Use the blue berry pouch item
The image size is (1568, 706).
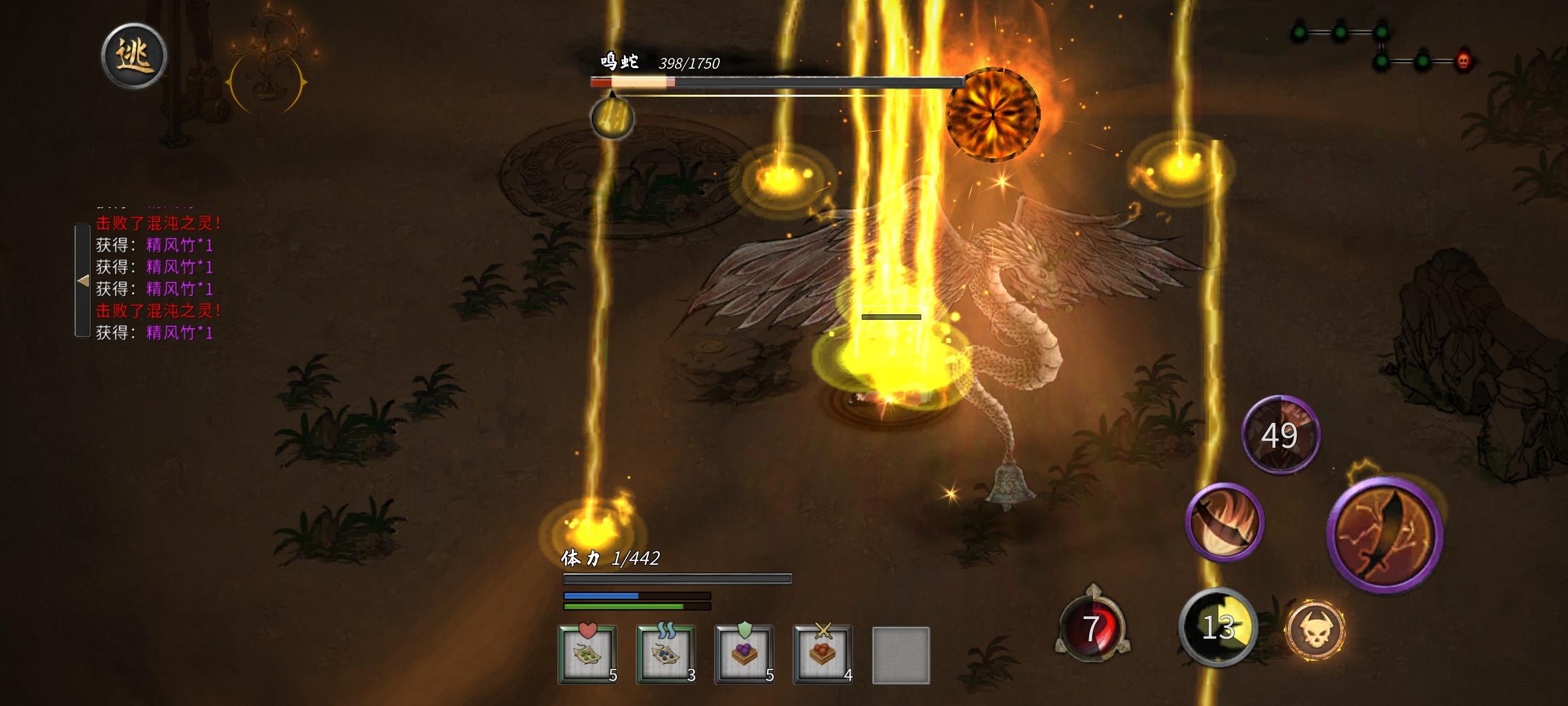tap(665, 654)
